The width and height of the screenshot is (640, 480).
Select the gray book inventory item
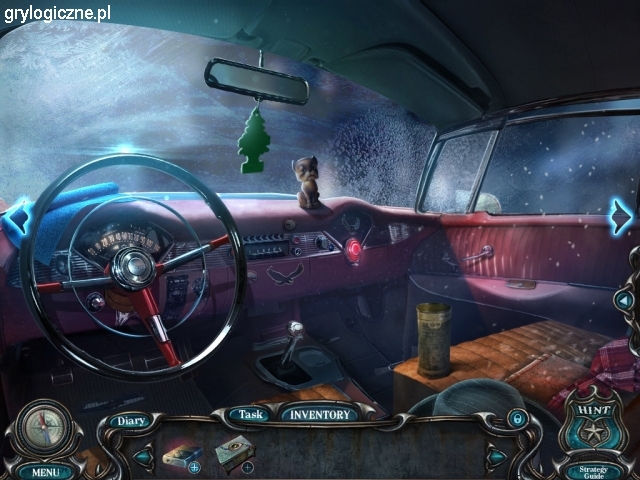pos(232,453)
